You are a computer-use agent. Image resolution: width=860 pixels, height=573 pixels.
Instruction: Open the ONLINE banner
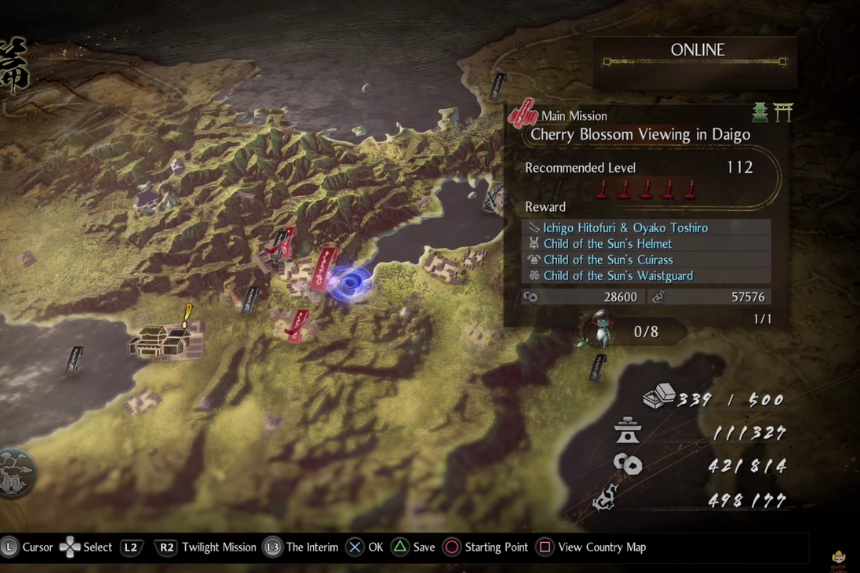696,51
